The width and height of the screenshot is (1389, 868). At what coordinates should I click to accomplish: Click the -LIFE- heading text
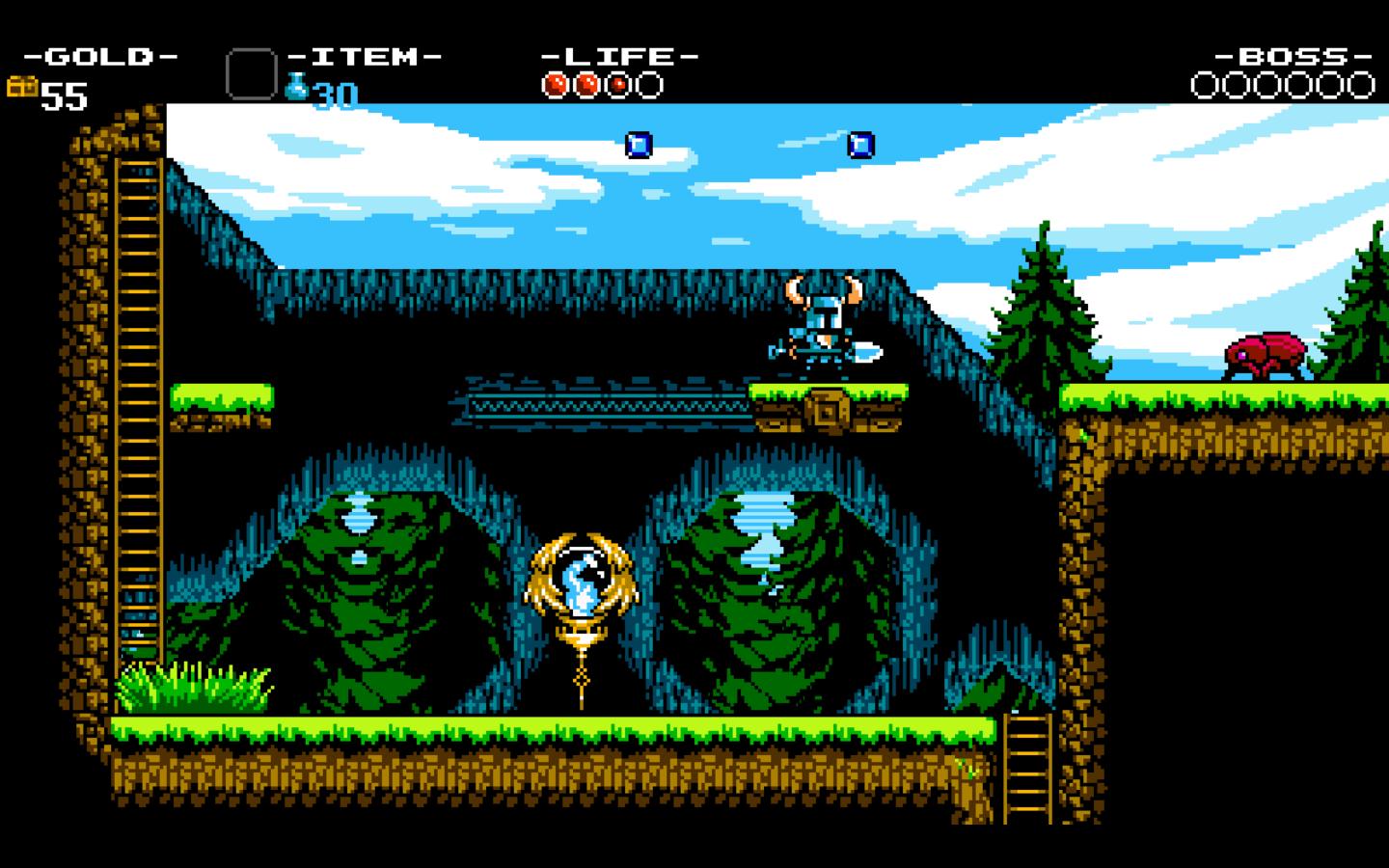pos(618,56)
